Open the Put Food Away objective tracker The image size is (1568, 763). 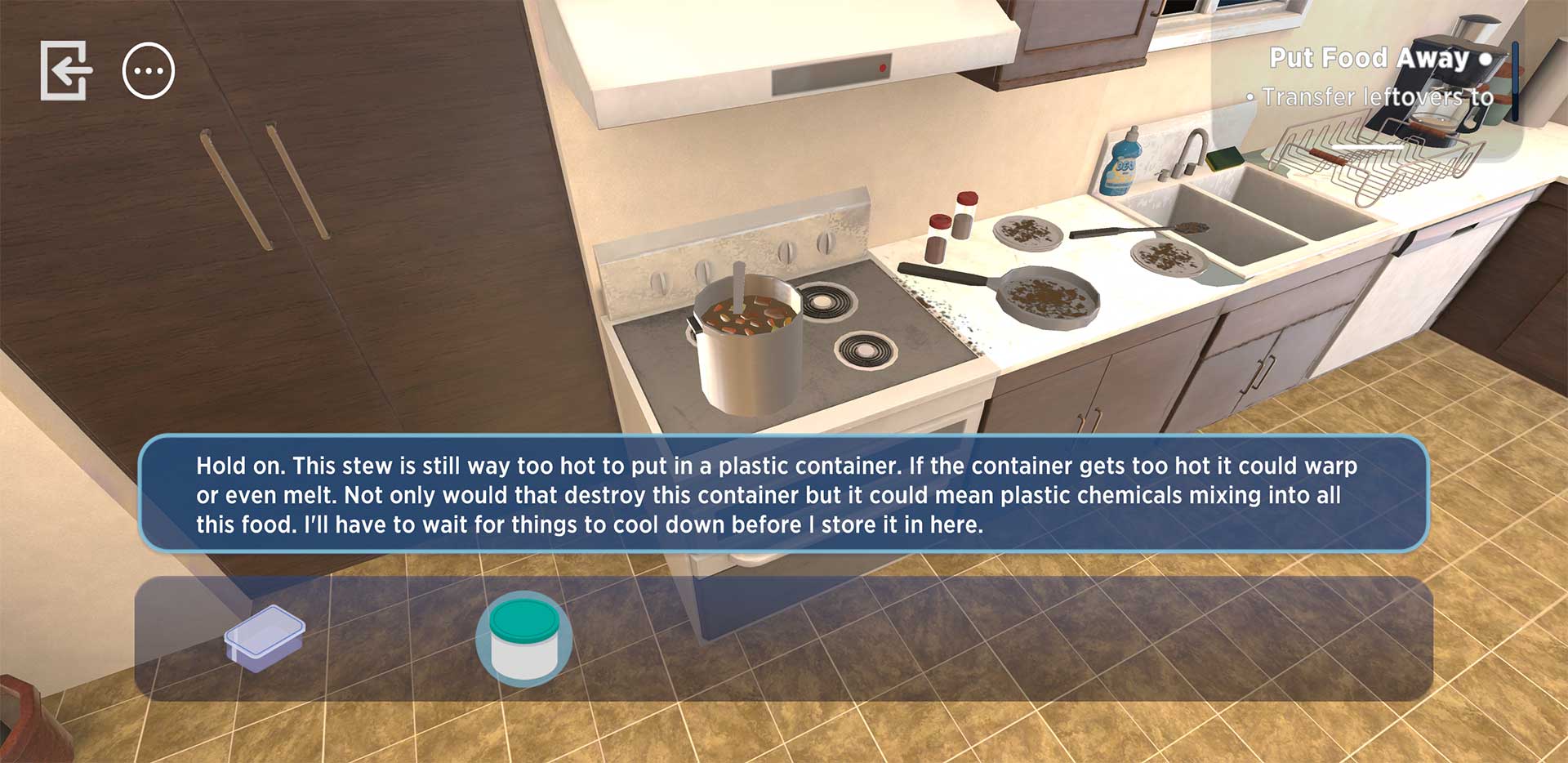click(x=1379, y=59)
